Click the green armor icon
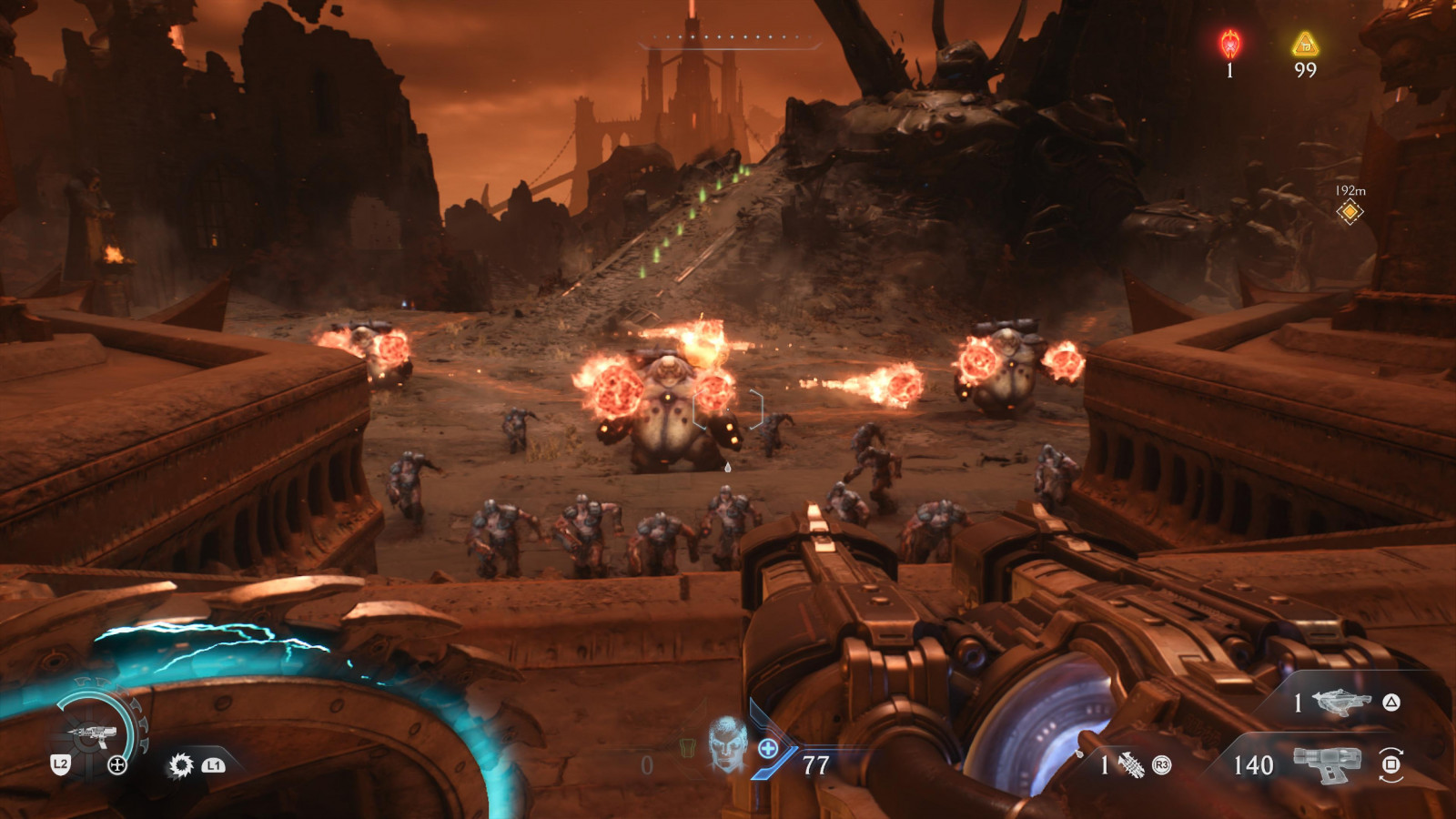 (x=687, y=748)
